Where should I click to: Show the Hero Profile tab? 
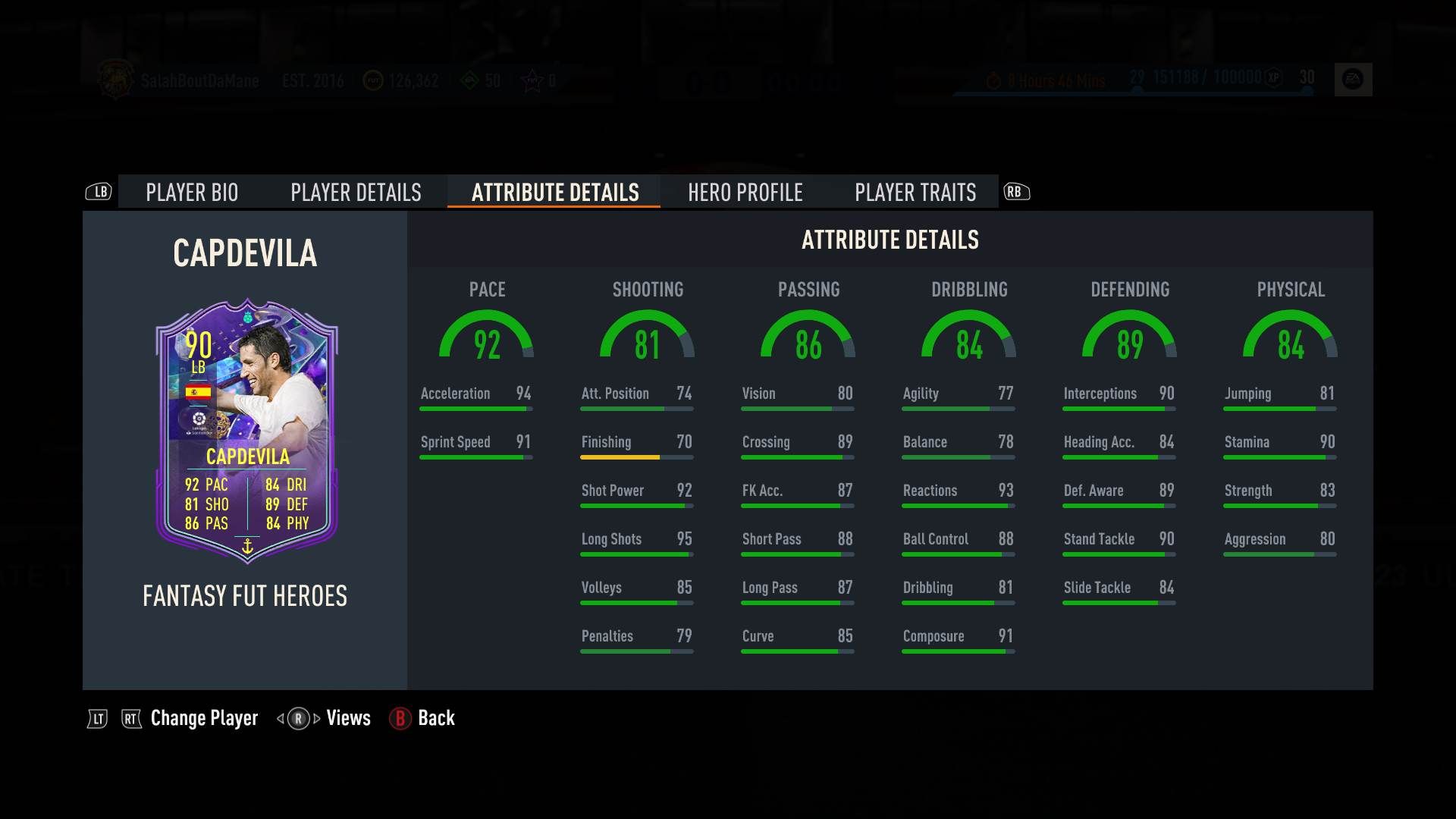pos(745,193)
